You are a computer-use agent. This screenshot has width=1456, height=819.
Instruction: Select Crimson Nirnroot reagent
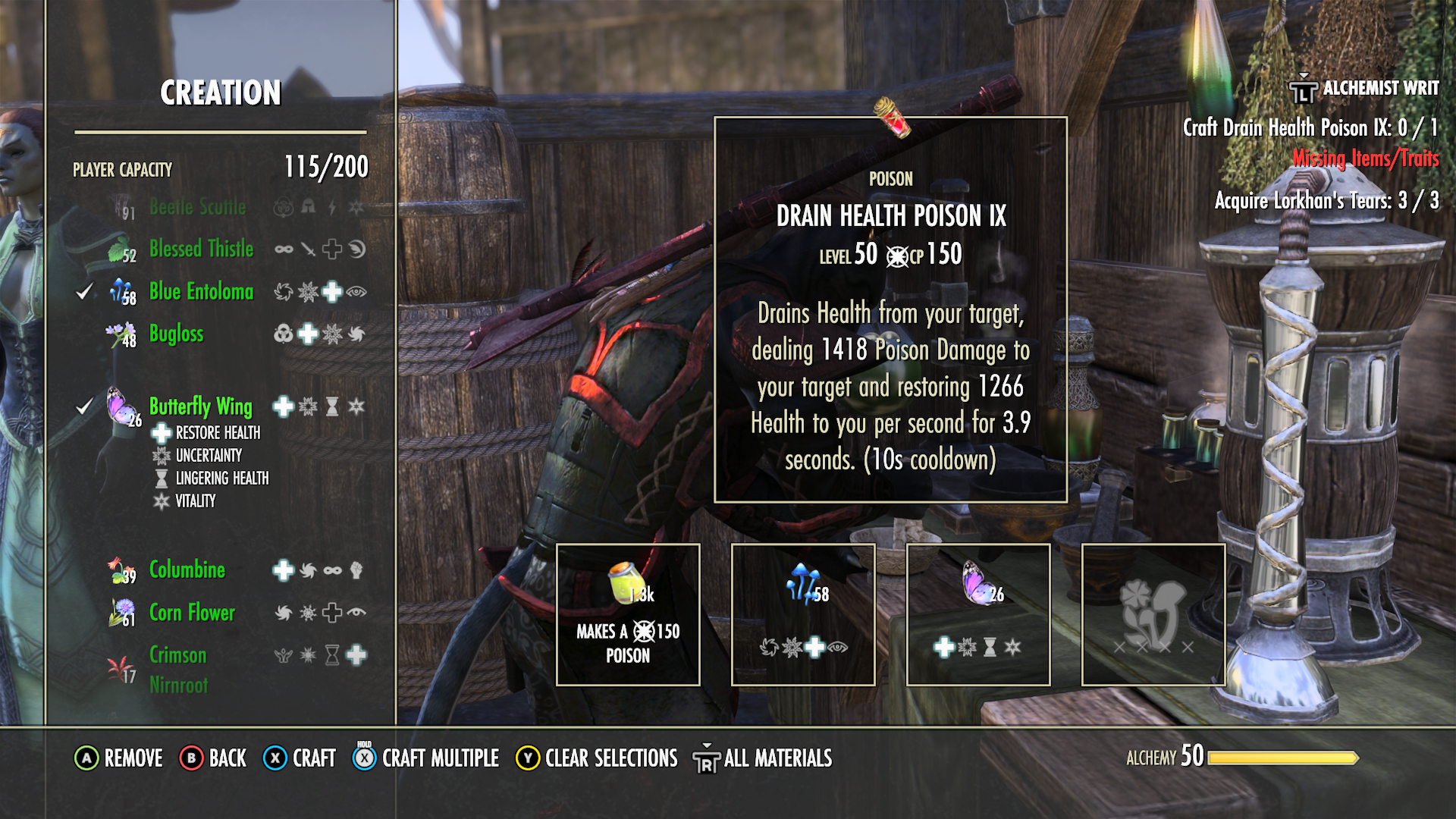pos(178,669)
